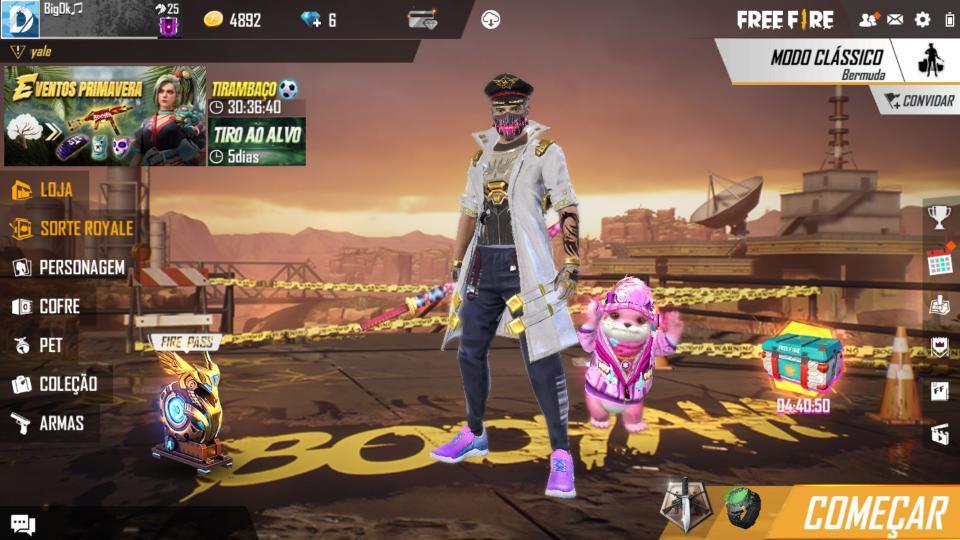This screenshot has width=960, height=540.
Task: Open the friends list icon
Action: 868,20
